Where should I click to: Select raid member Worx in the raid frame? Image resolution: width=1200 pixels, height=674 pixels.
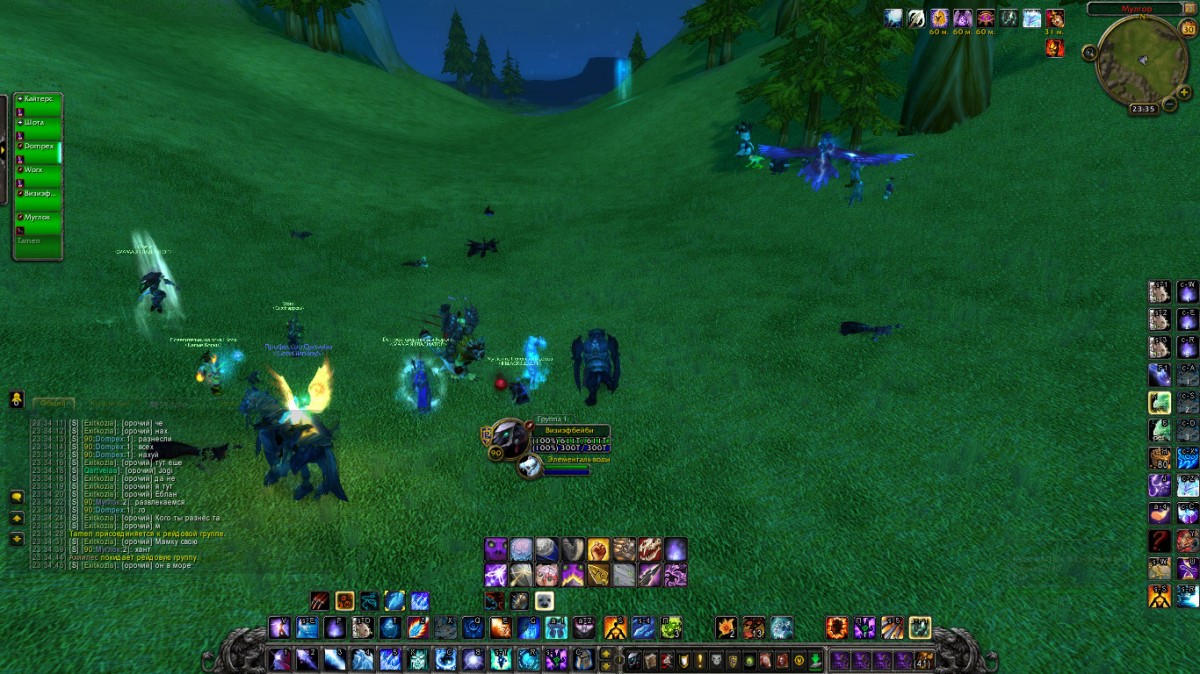click(38, 170)
